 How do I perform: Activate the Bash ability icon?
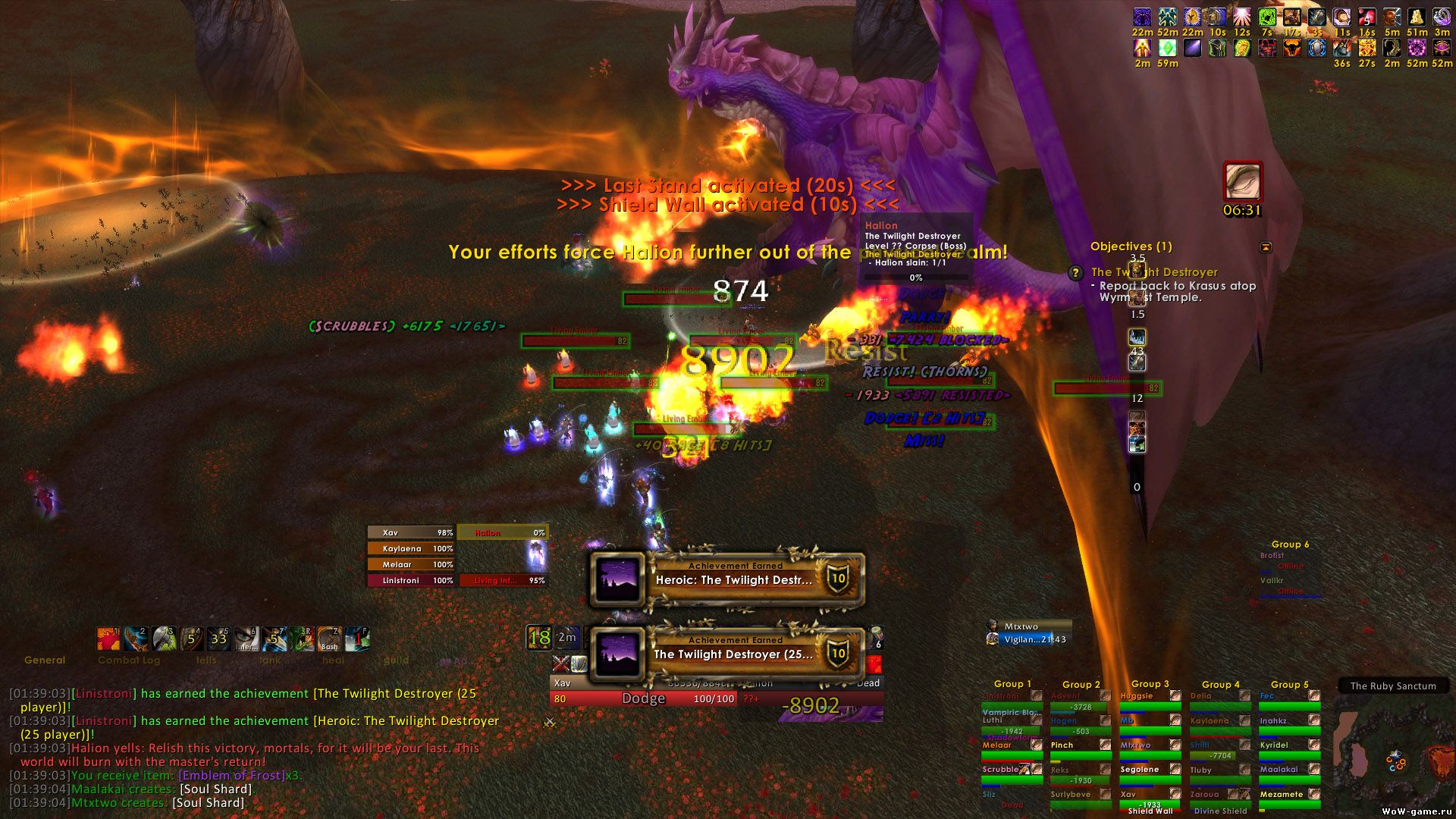tap(329, 639)
